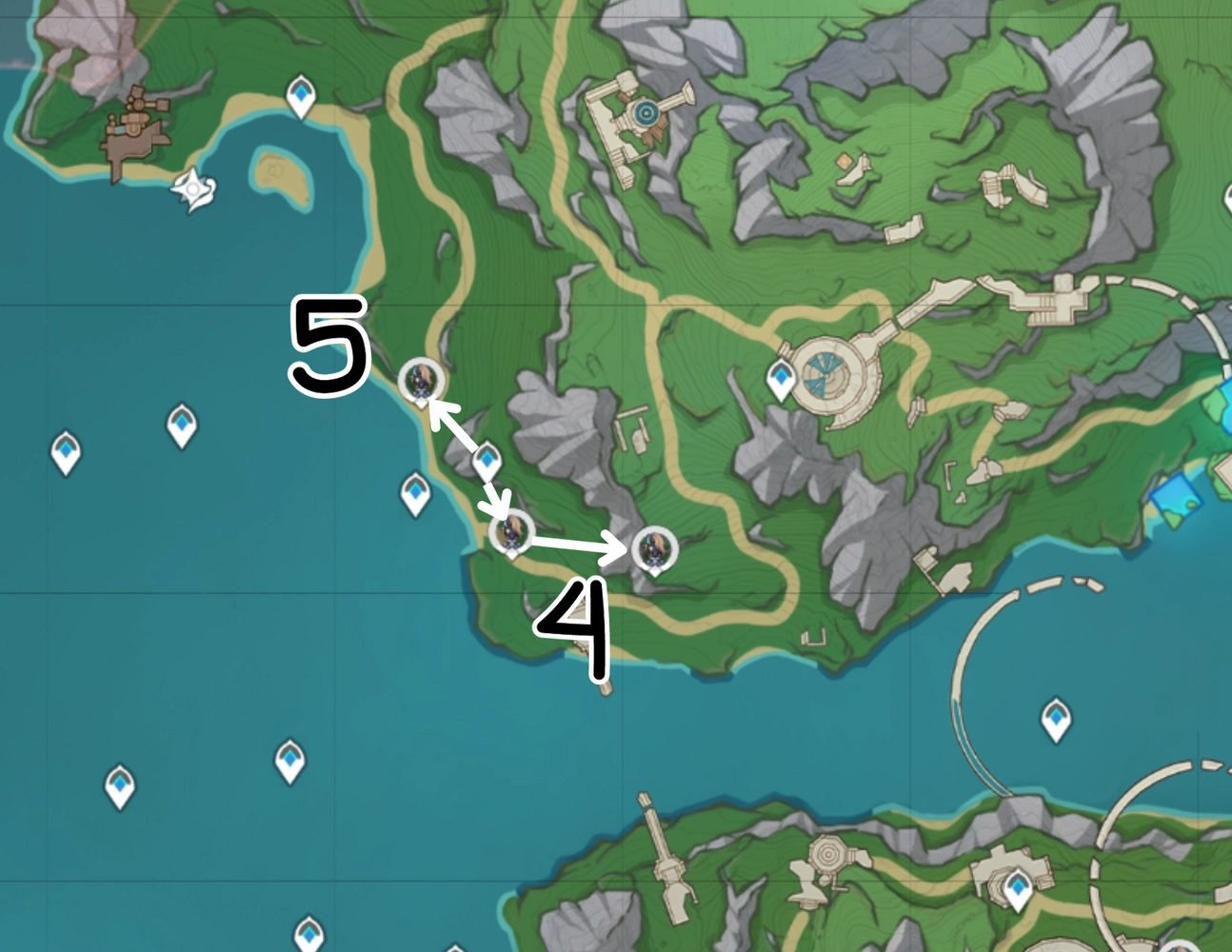Click the coastal waypoint below marker 5
The width and height of the screenshot is (1232, 952).
(415, 490)
